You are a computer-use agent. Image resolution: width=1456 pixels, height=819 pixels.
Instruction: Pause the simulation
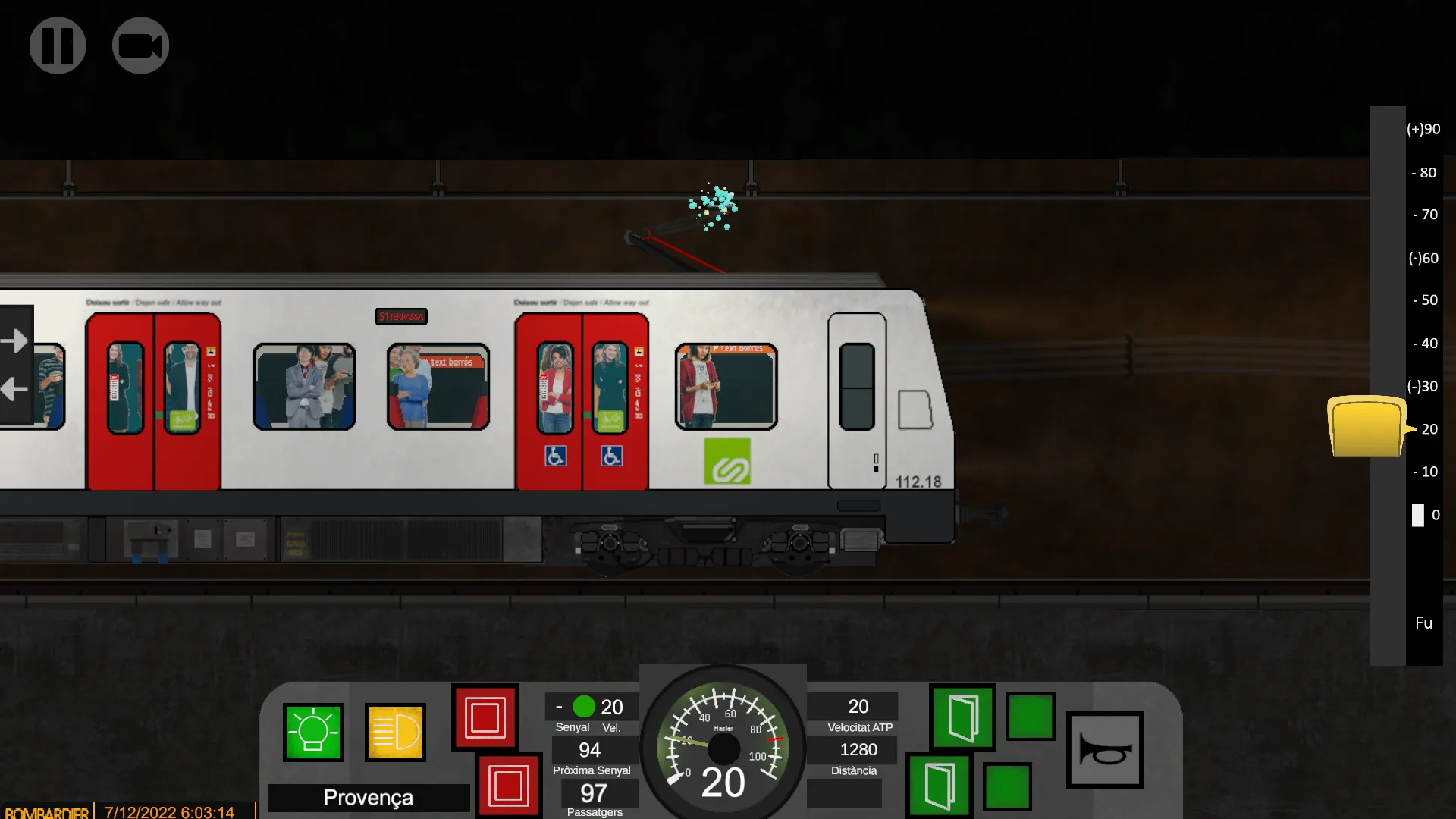point(57,45)
